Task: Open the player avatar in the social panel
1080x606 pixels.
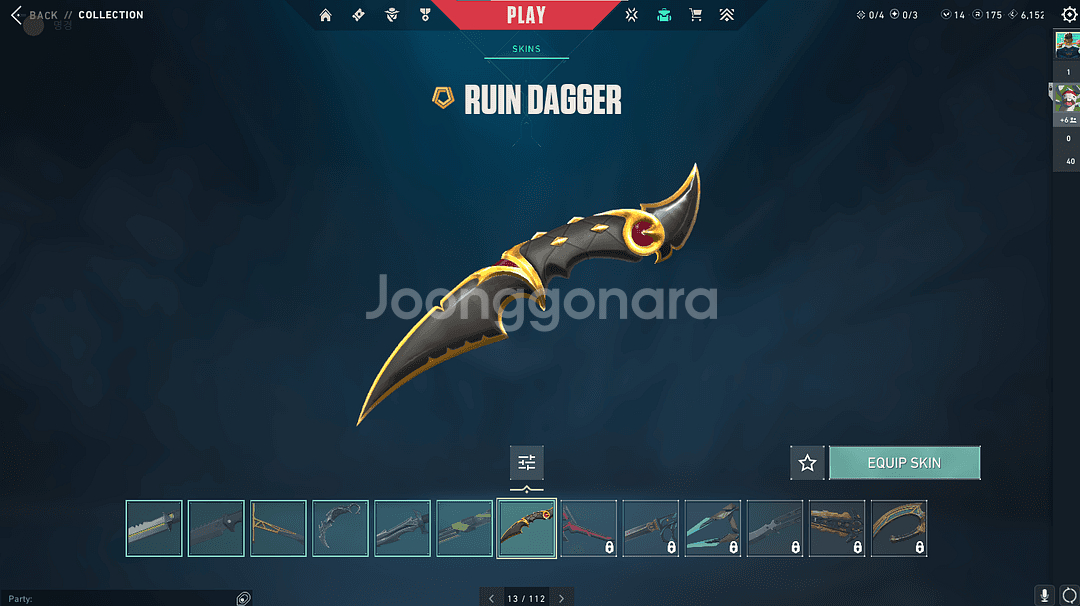Action: click(x=1068, y=45)
